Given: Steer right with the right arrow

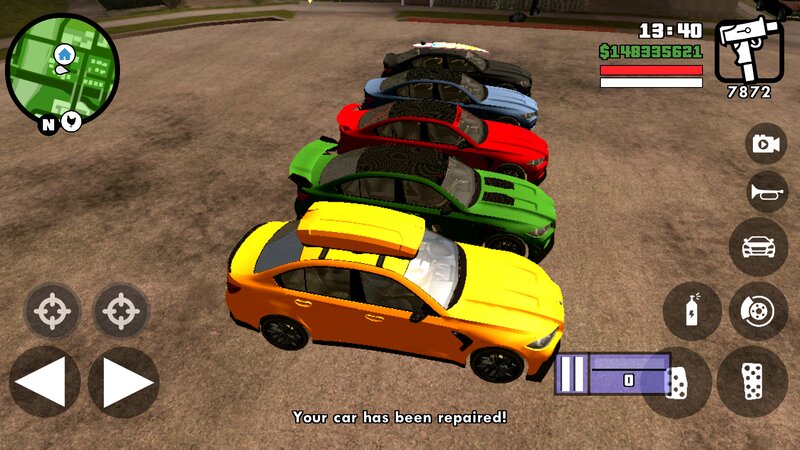Looking at the screenshot, I should tap(123, 382).
